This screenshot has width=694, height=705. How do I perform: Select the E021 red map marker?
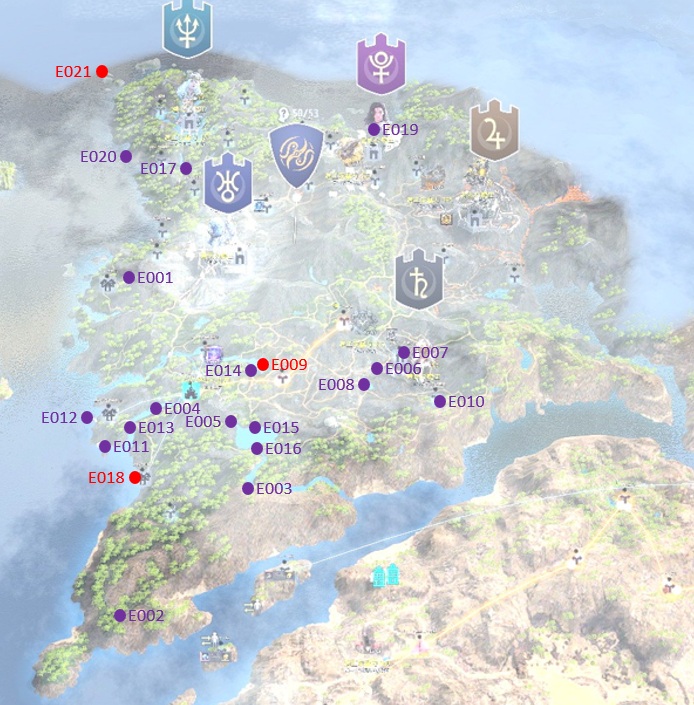[x=102, y=71]
